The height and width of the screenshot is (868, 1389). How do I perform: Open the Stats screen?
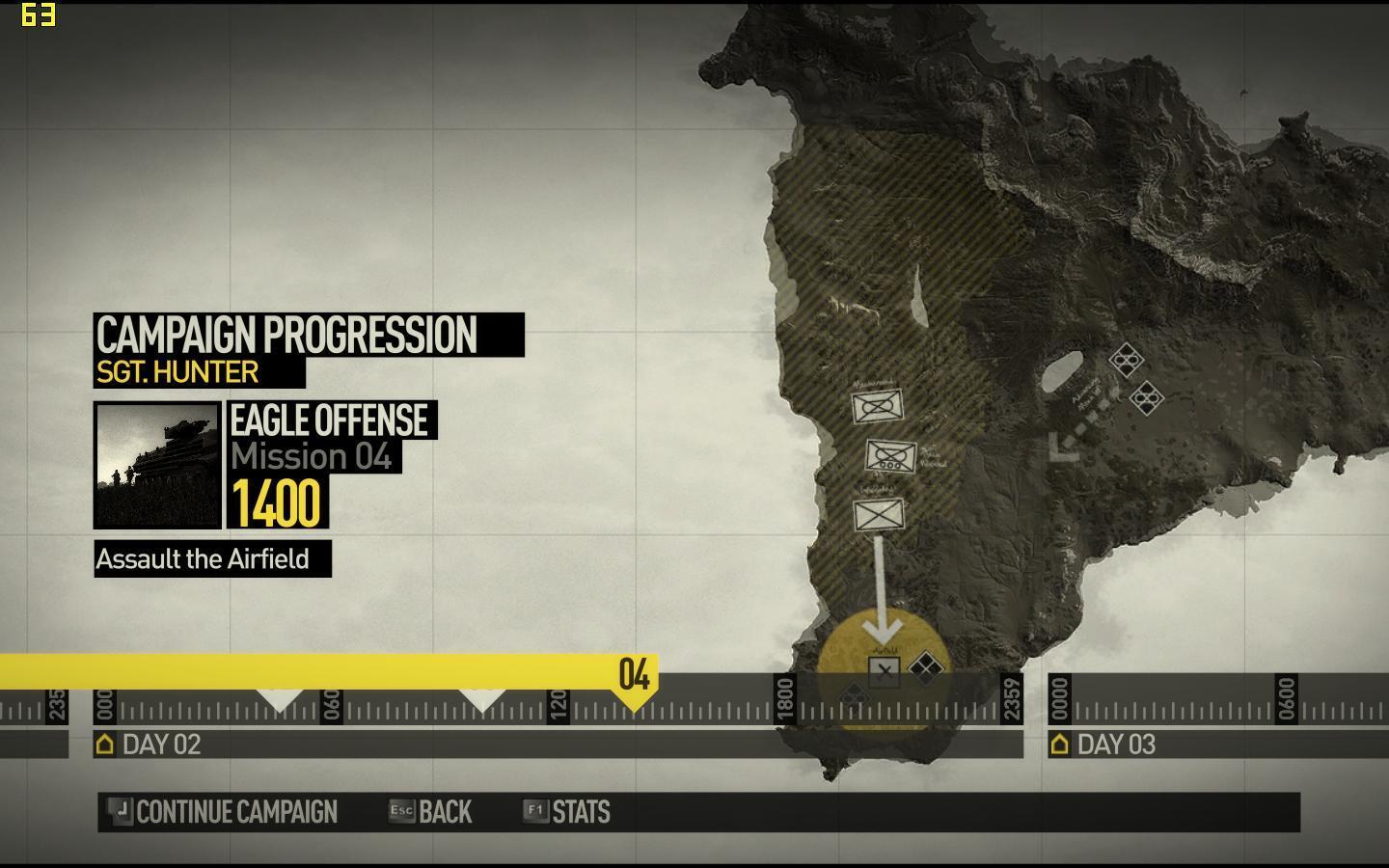tap(568, 812)
